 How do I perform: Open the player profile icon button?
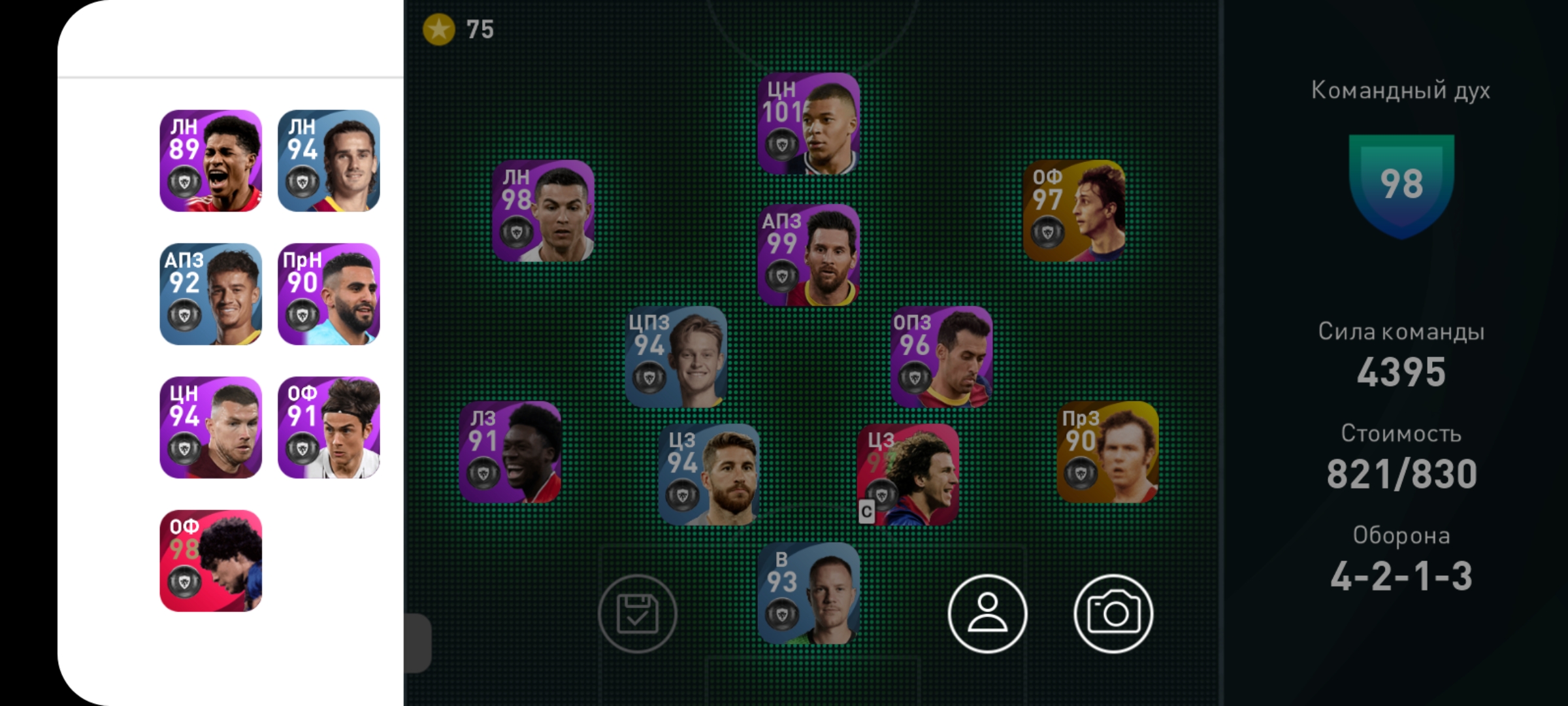coord(987,614)
